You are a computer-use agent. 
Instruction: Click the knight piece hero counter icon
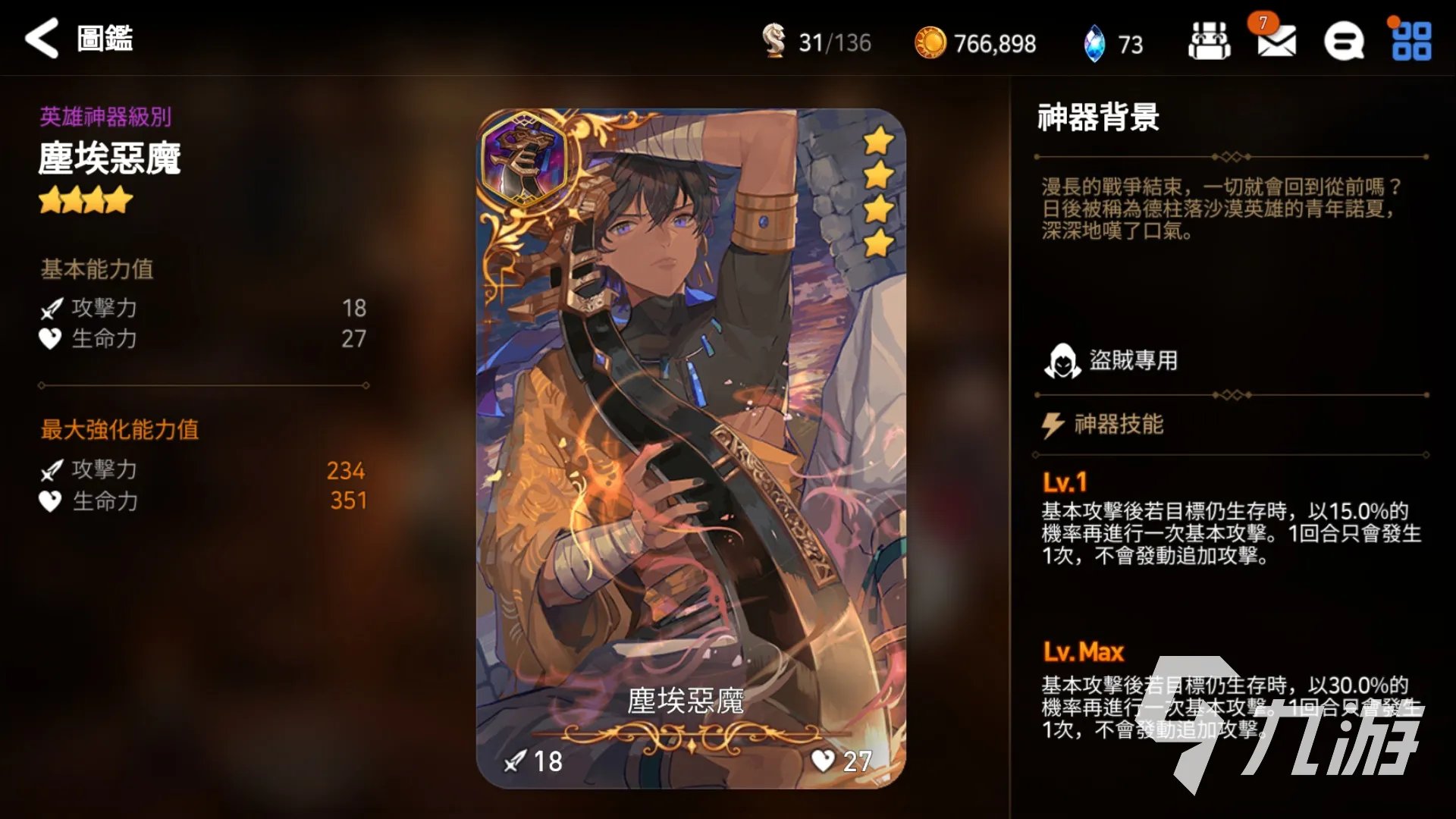pos(775,43)
